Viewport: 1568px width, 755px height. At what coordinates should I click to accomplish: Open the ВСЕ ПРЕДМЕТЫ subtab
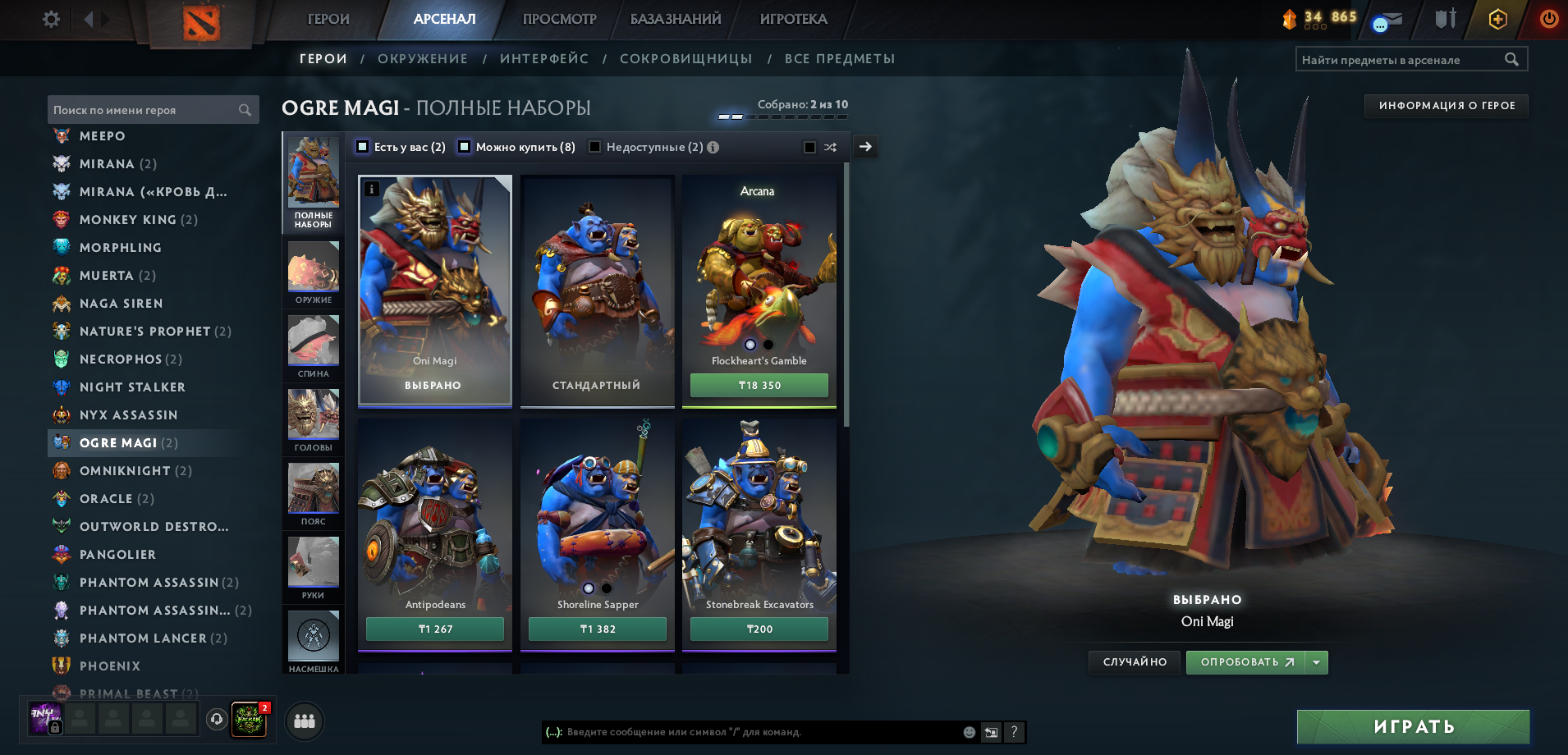coord(840,58)
